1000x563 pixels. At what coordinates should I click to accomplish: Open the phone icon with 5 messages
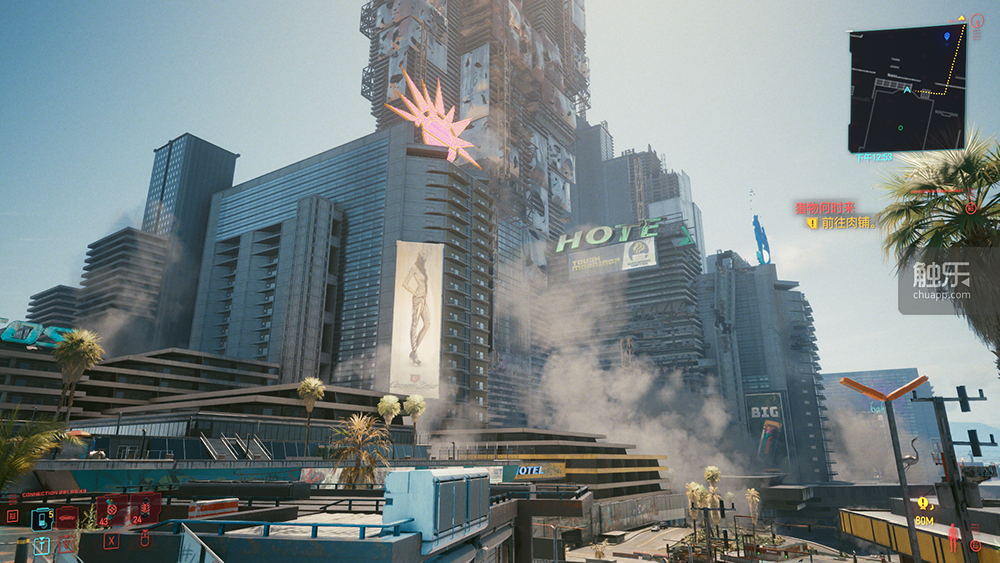(41, 518)
